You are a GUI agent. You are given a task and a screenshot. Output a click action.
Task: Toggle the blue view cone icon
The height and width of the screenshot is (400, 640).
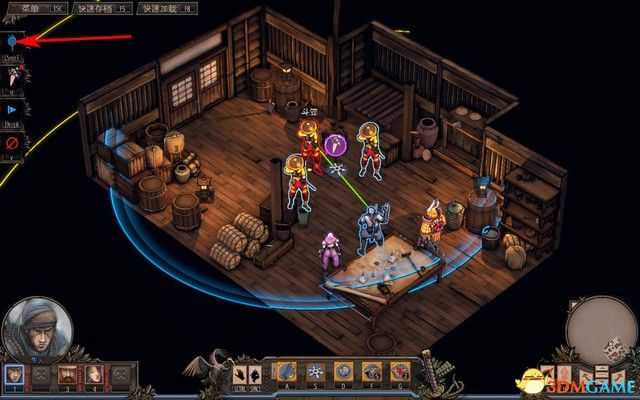click(x=11, y=42)
